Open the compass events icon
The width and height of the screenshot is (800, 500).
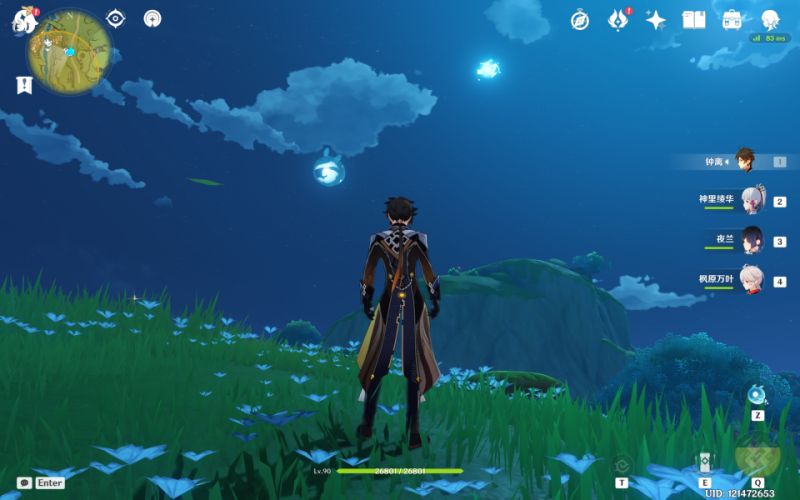(580, 20)
